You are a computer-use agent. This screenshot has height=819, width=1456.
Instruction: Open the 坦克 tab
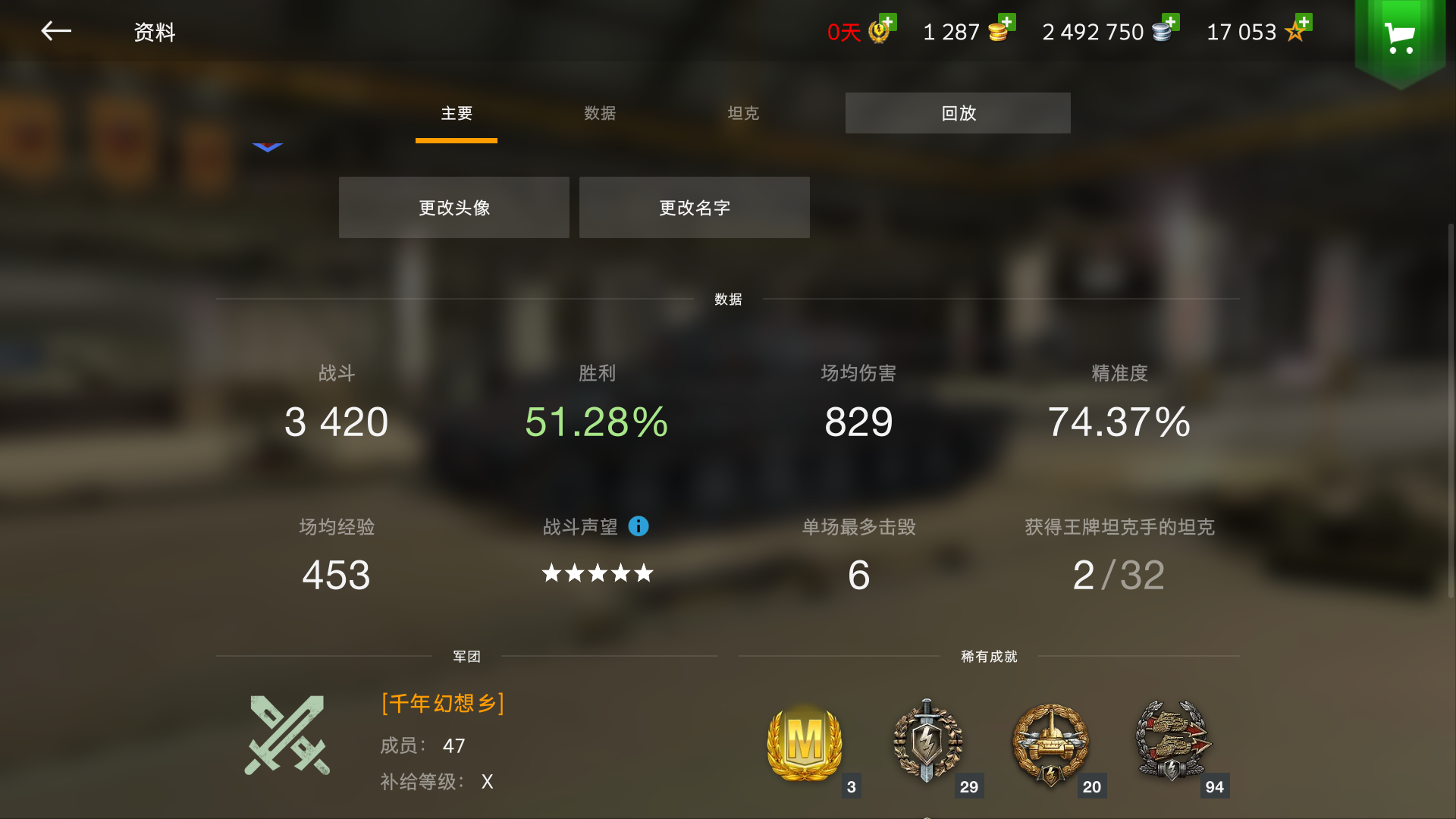click(x=742, y=113)
